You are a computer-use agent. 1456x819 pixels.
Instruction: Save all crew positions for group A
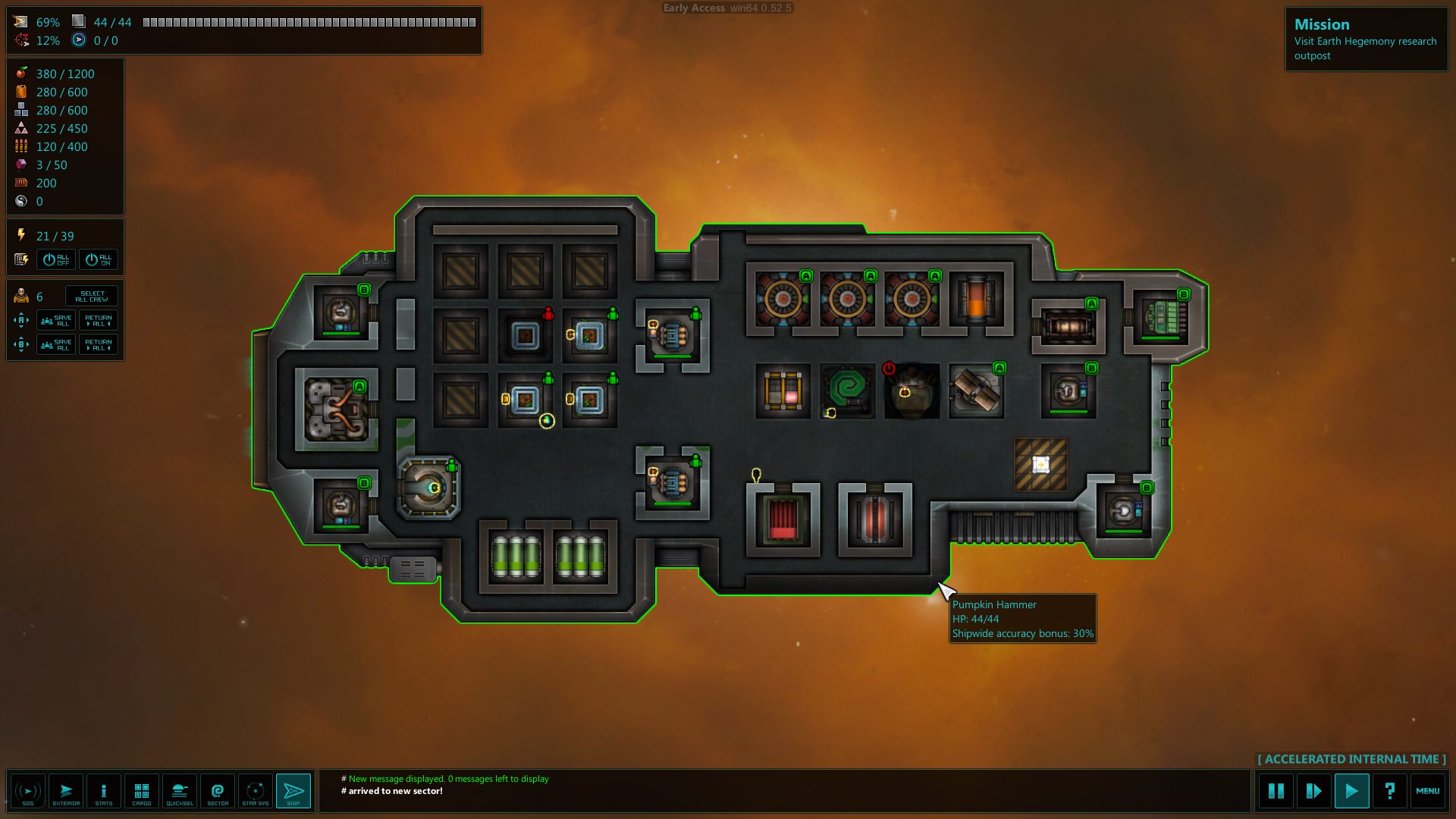click(x=56, y=321)
